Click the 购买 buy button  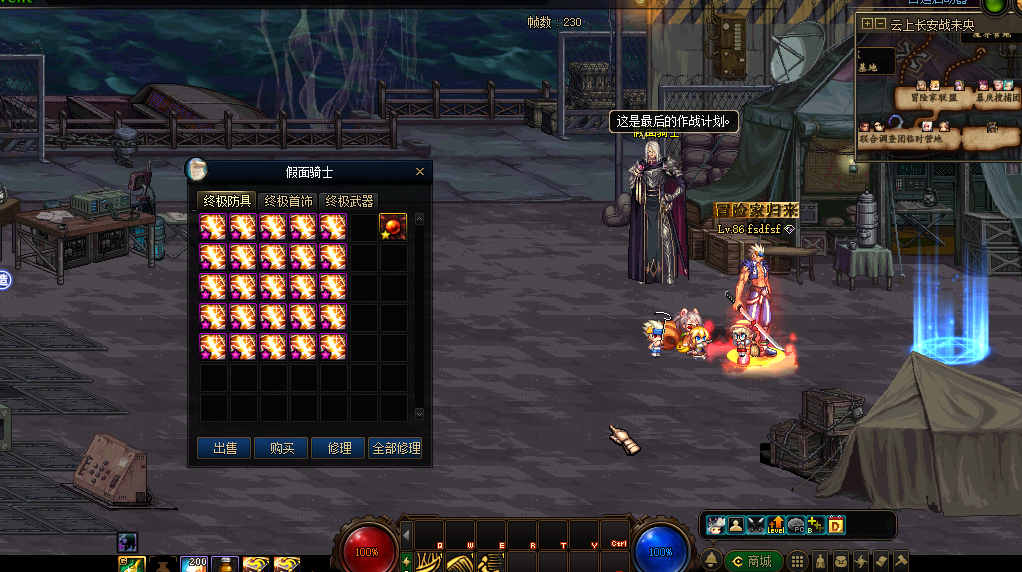tap(282, 448)
